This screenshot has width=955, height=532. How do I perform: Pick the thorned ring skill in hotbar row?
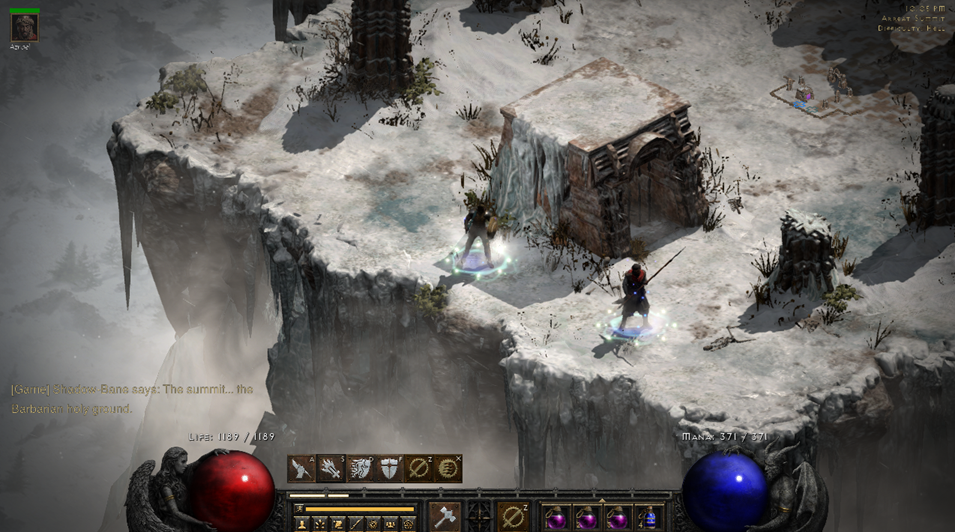coord(419,468)
